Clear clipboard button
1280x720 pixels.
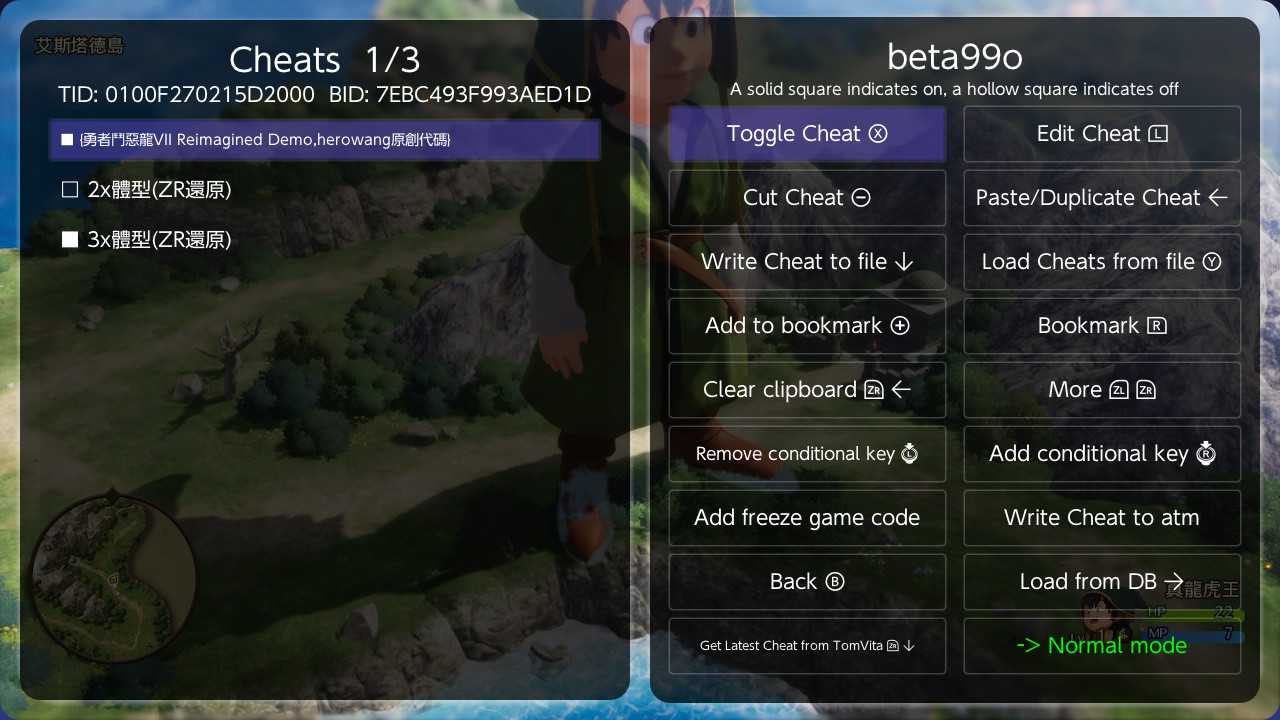coord(807,390)
